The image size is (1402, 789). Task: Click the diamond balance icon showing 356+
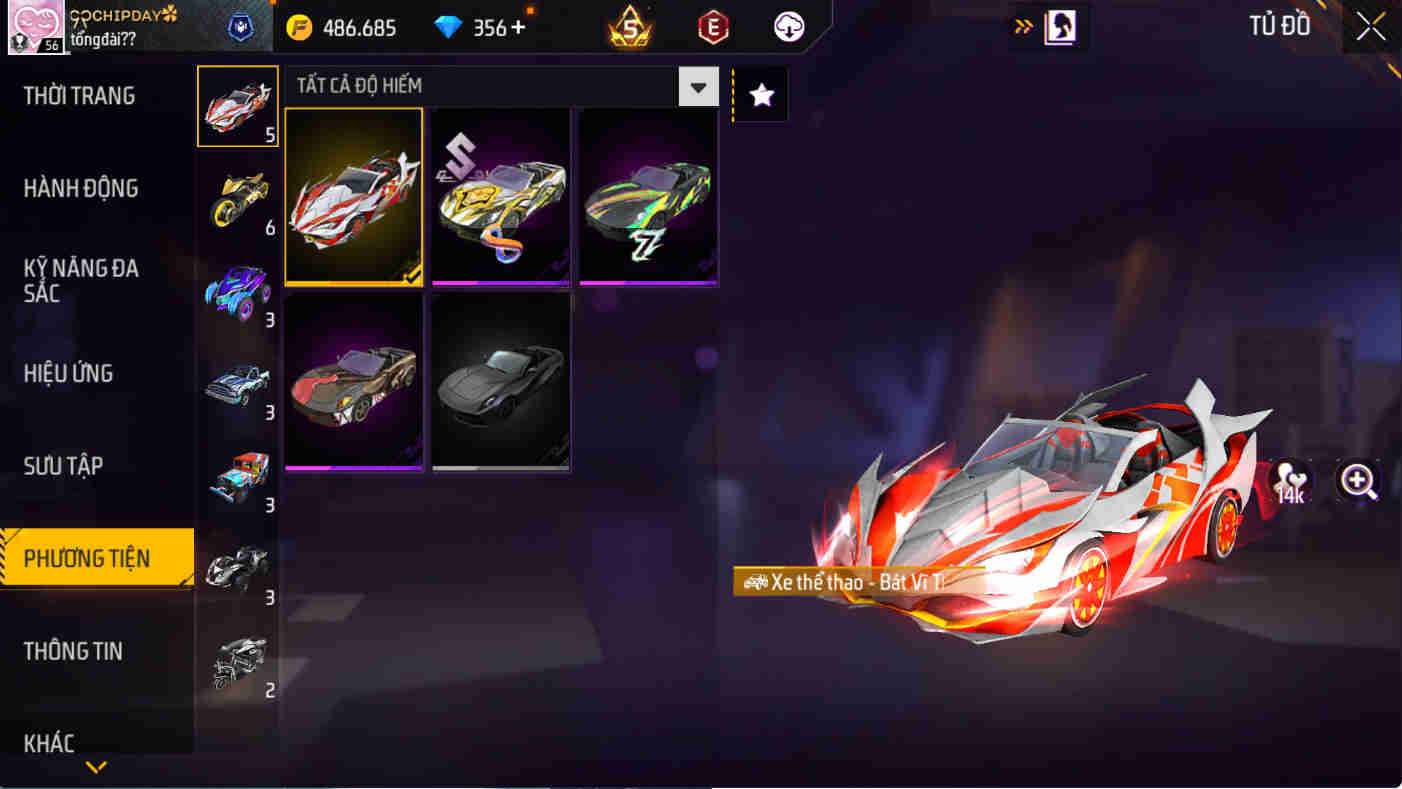point(449,28)
